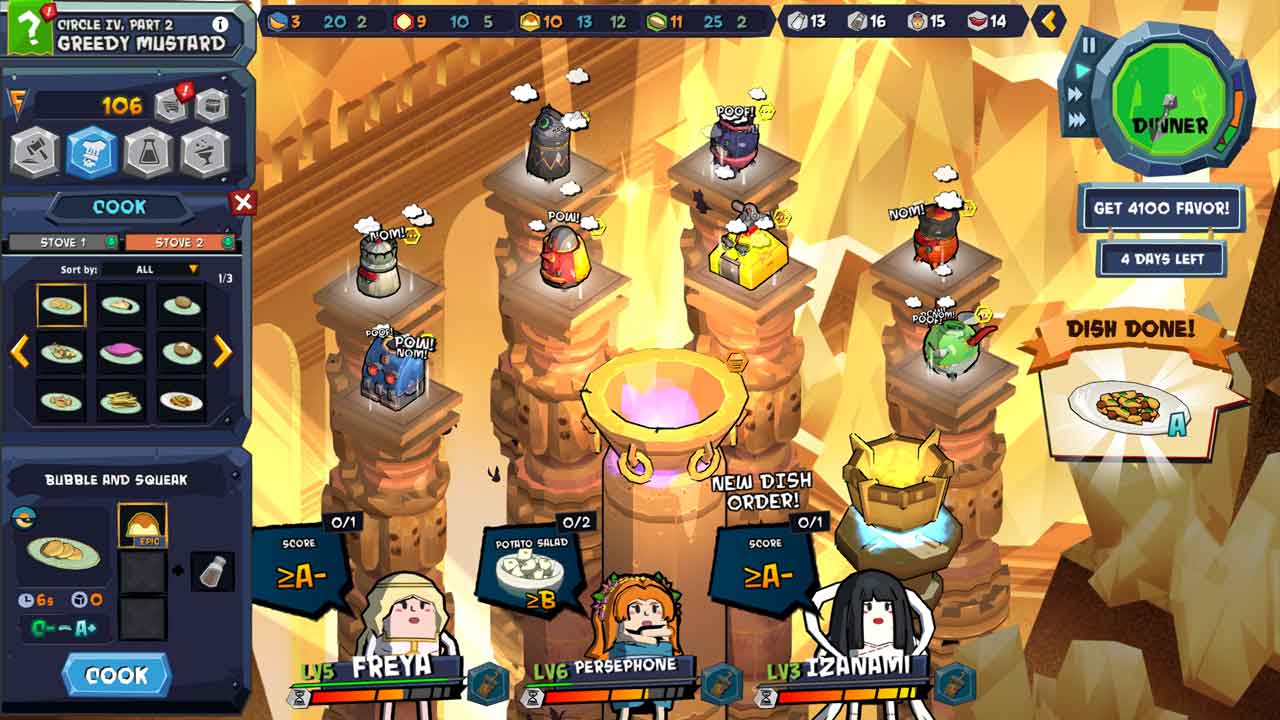Click the blue Cook button

tap(116, 675)
